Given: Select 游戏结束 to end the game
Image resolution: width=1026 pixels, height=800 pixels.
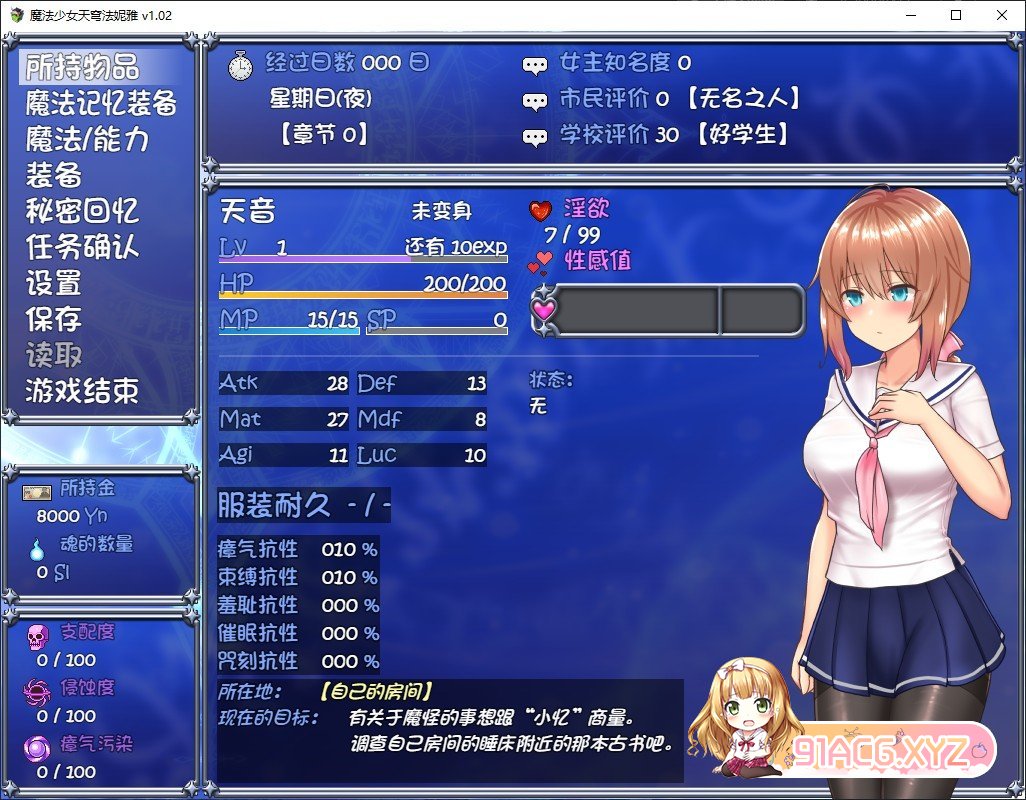Looking at the screenshot, I should tap(82, 391).
